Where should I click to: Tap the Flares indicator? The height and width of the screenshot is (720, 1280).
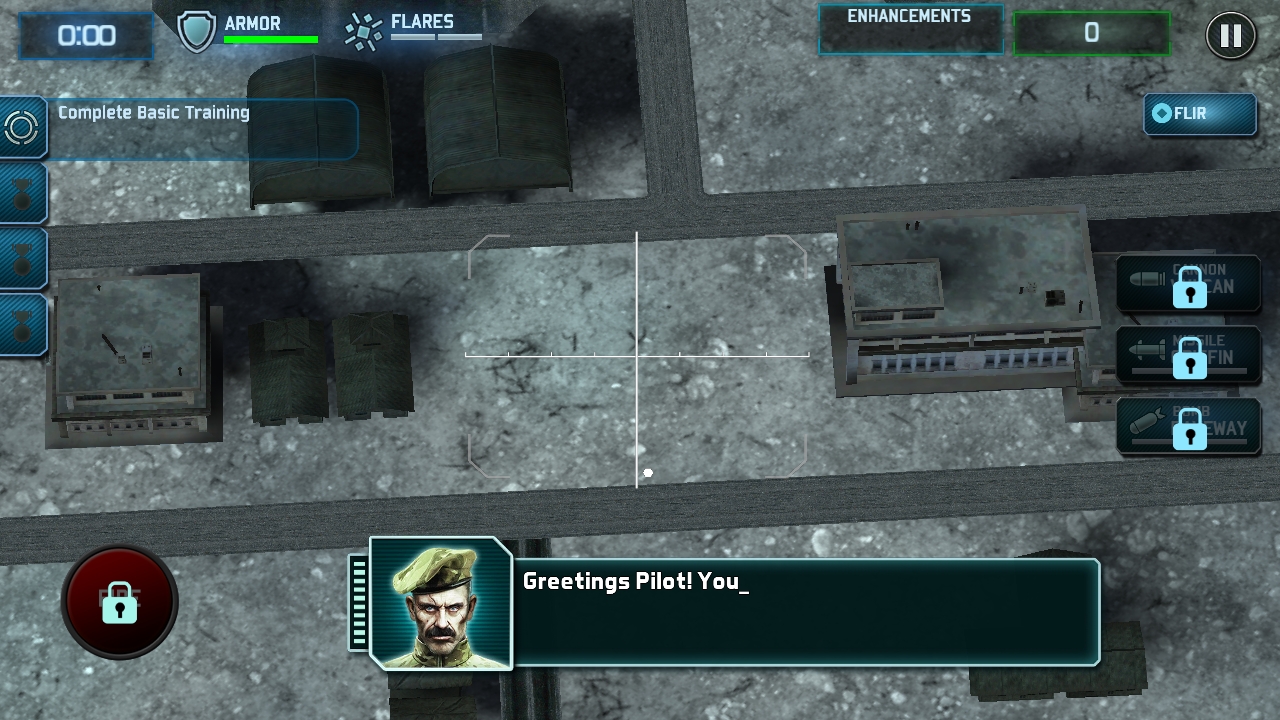pos(413,30)
